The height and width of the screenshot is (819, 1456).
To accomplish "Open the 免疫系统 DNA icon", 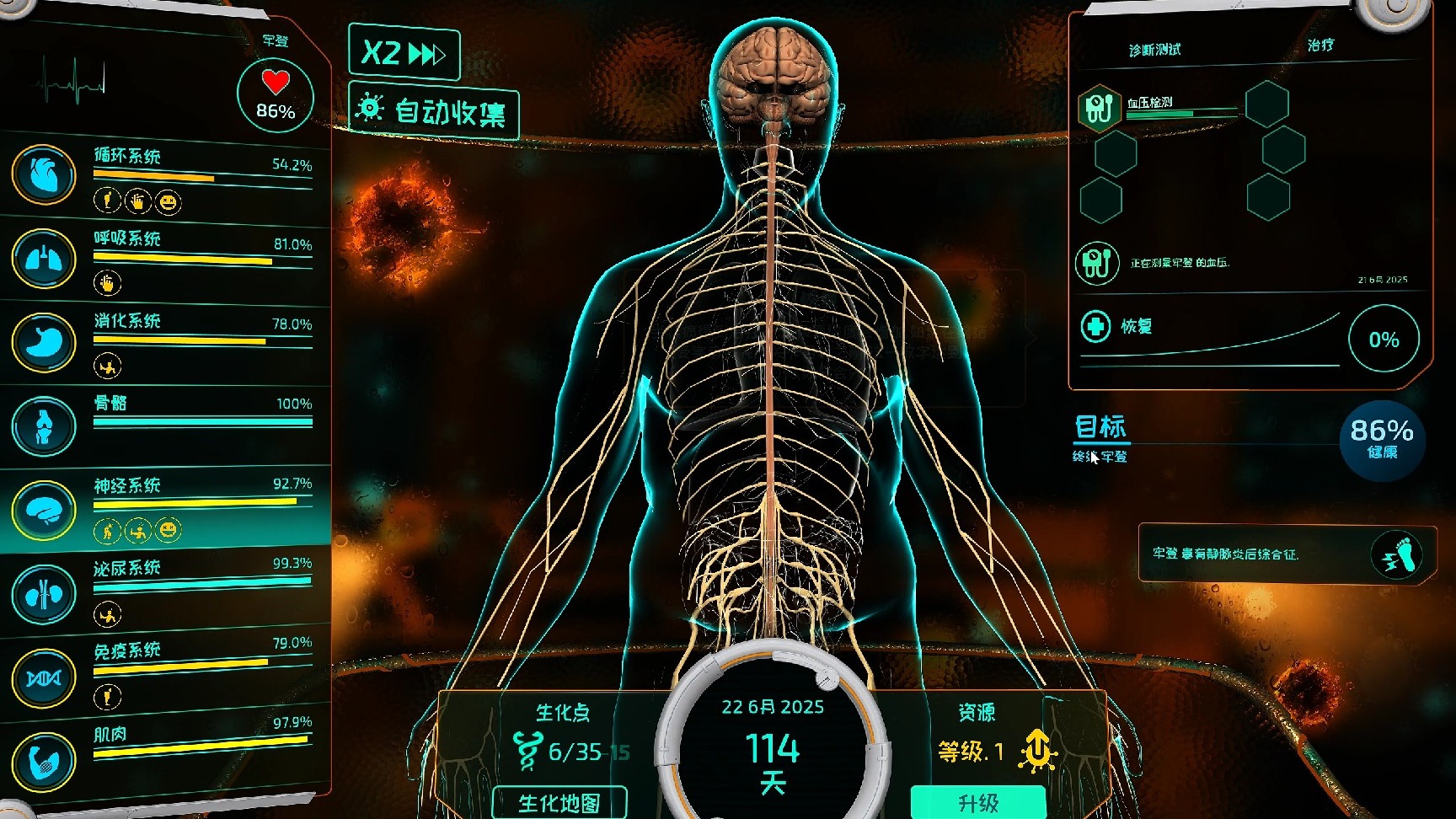I will click(x=44, y=677).
